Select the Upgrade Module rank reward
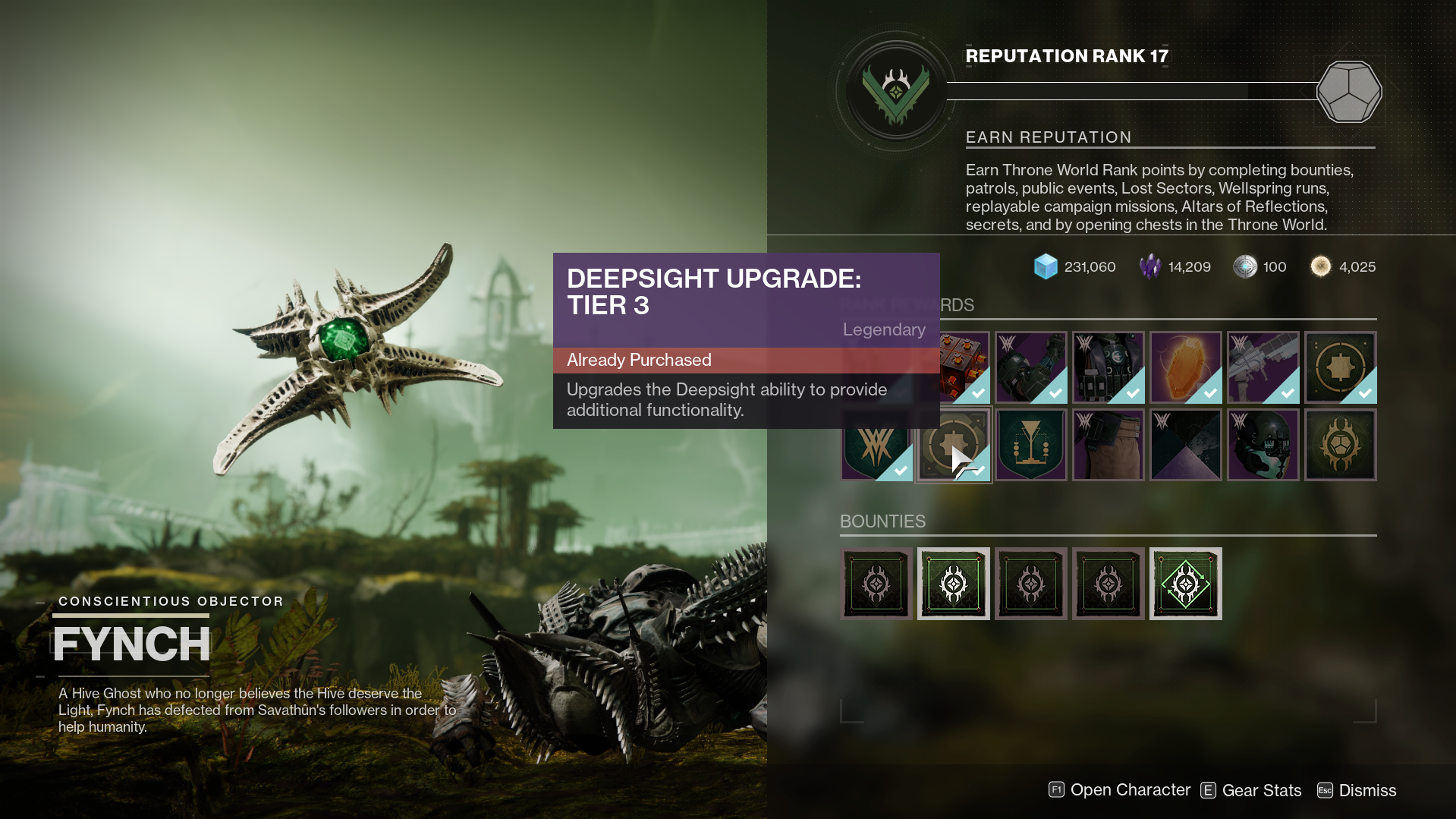This screenshot has height=819, width=1456. 954,367
